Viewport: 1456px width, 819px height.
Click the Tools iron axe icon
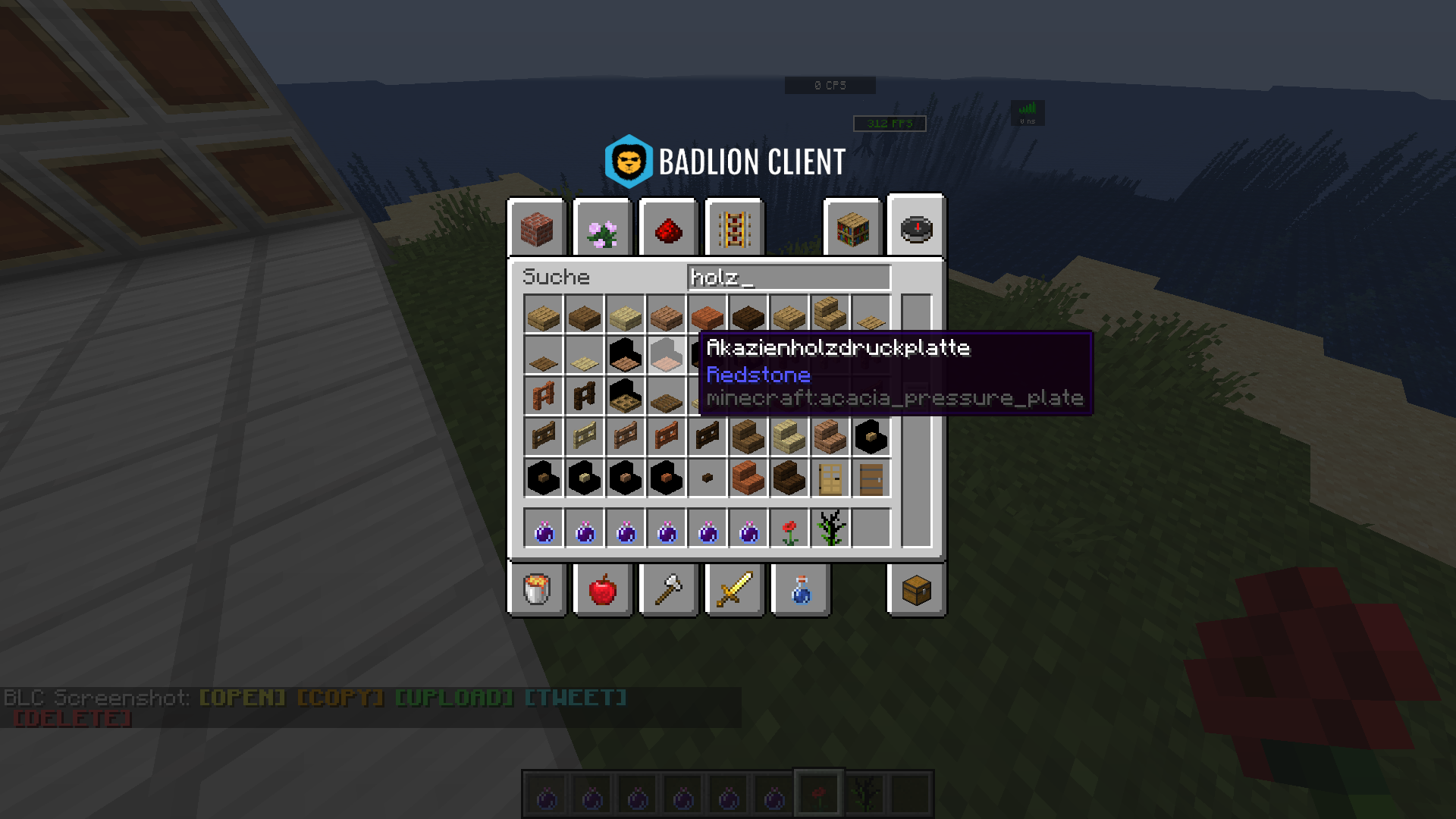667,591
